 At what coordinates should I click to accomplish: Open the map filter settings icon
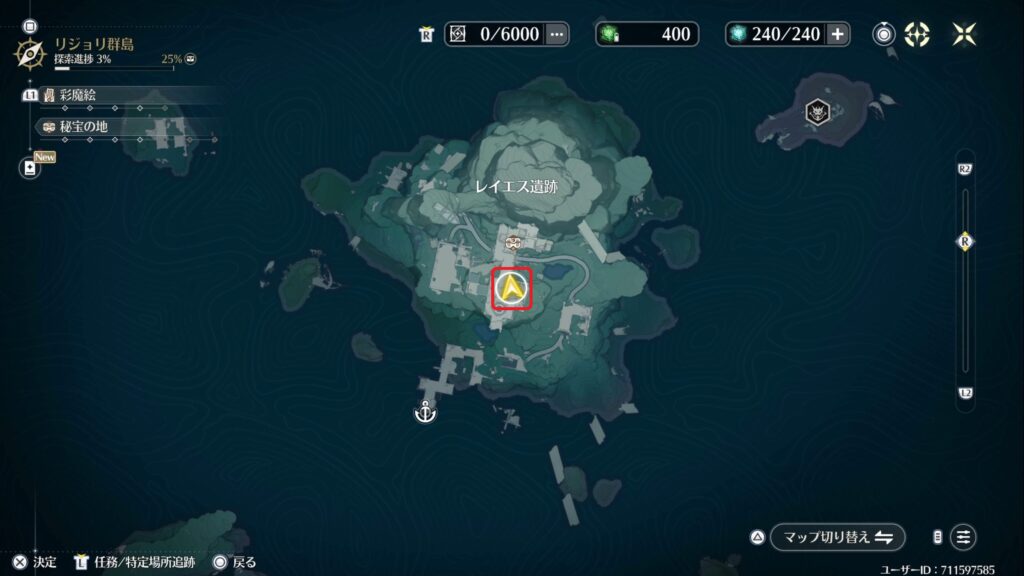point(963,537)
